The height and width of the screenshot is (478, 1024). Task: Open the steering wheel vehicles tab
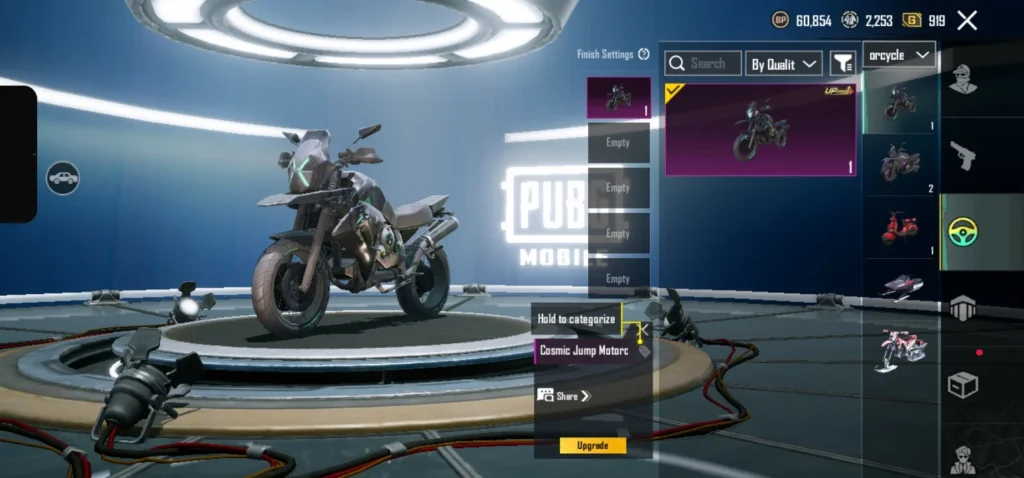coord(963,232)
